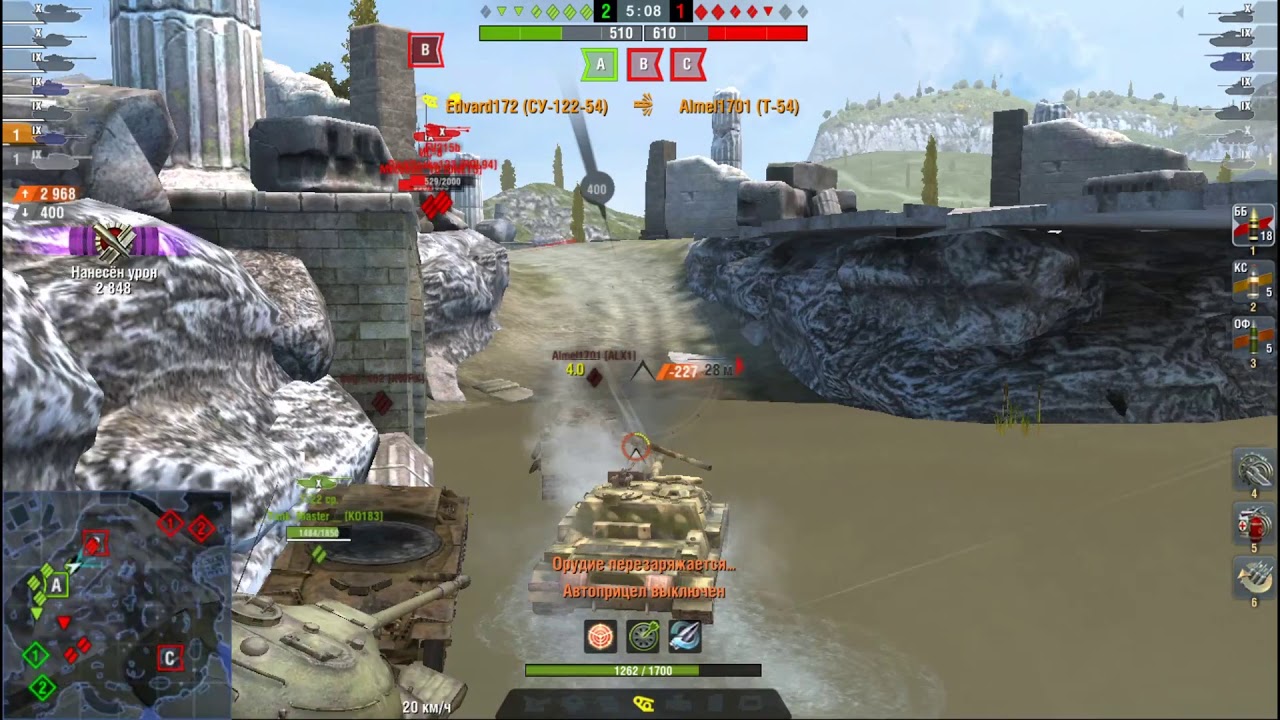Viewport: 1280px width, 720px height.
Task: Click the base capture flag A indicator
Action: pos(599,64)
